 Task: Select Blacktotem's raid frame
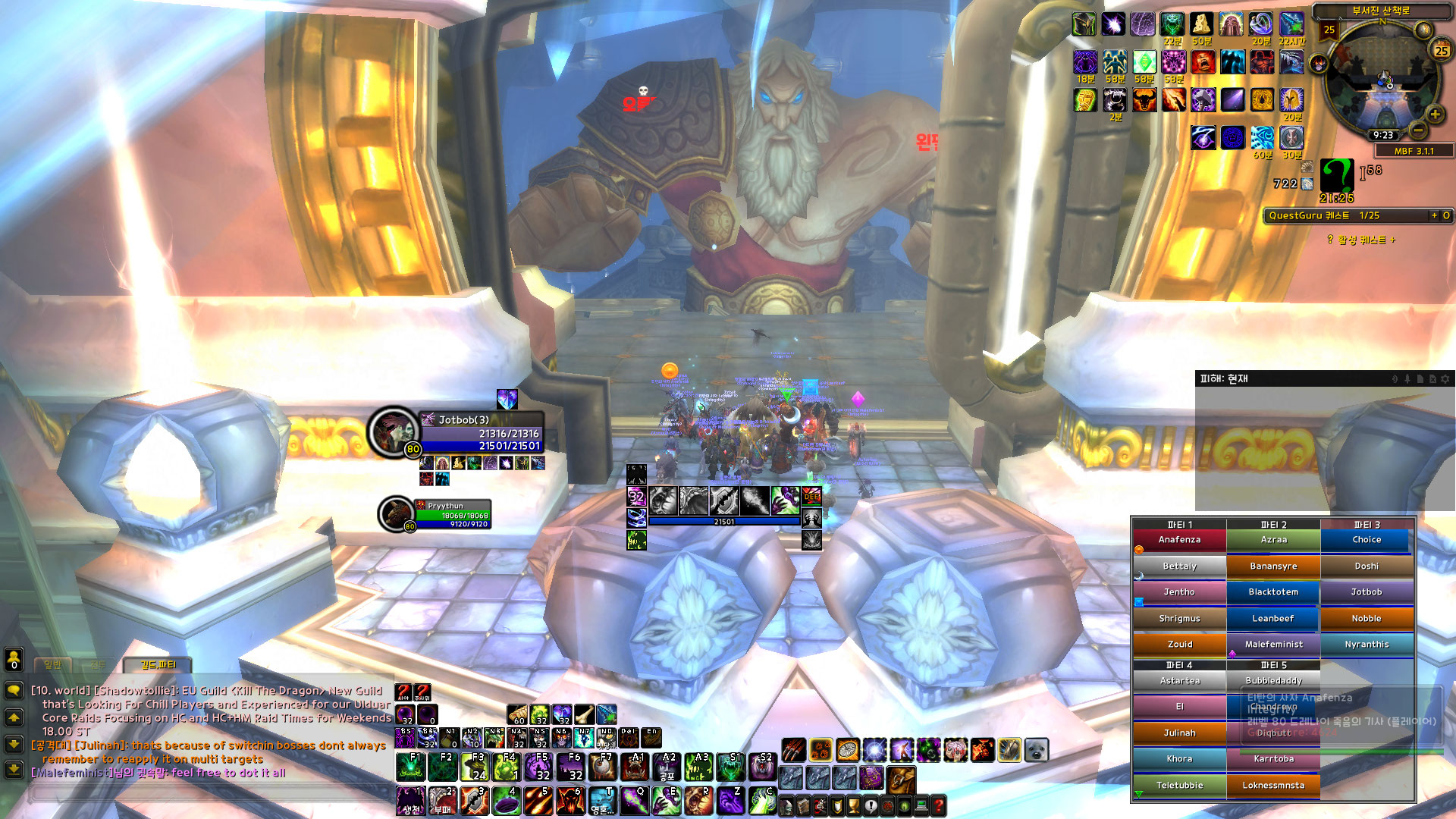(x=1273, y=592)
